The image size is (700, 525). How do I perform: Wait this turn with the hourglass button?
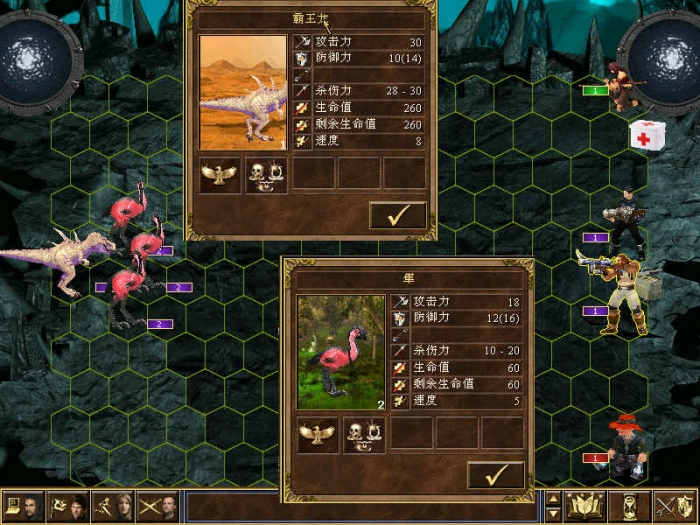(630, 507)
